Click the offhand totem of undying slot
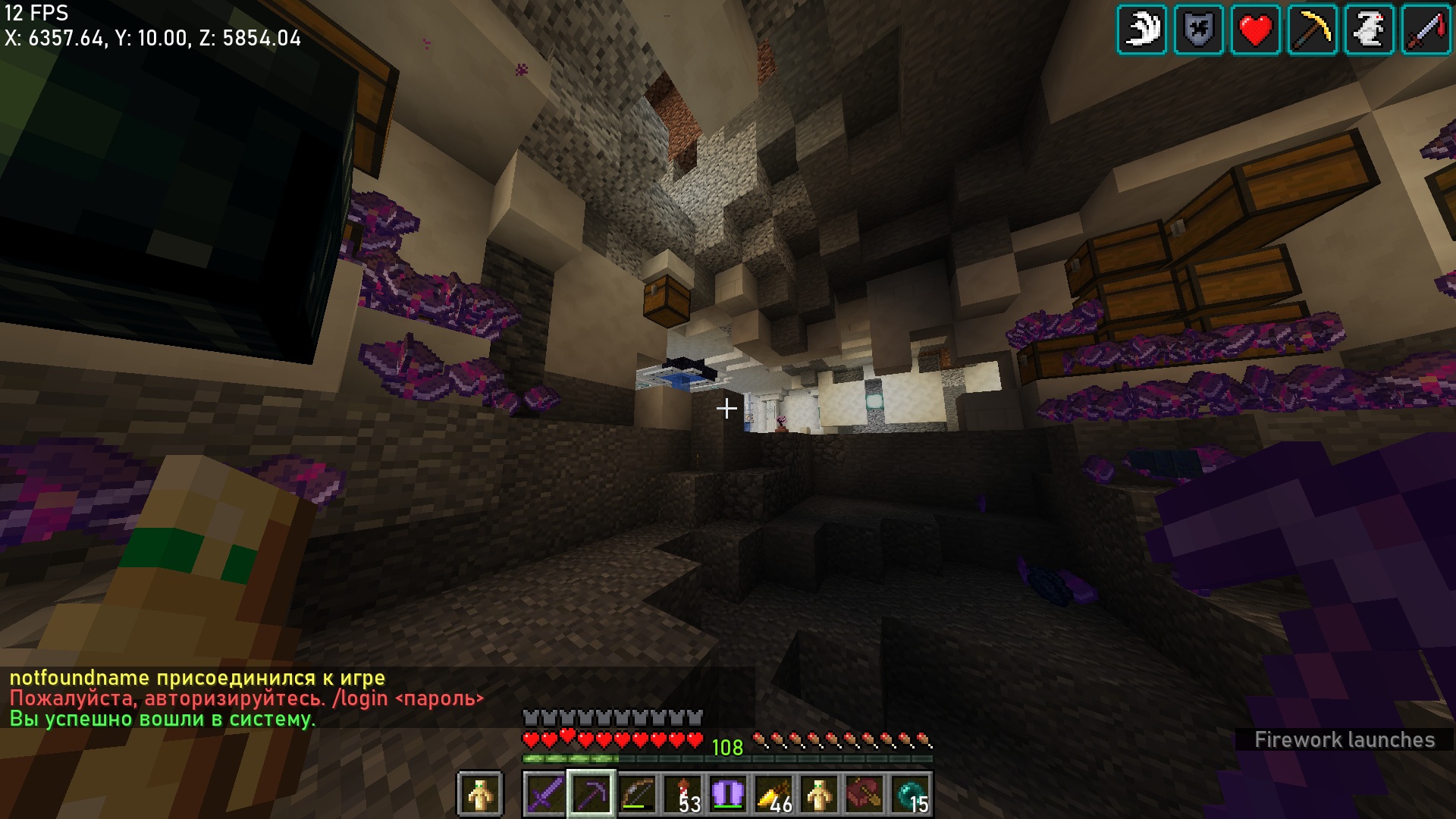This screenshot has height=819, width=1456. [480, 795]
